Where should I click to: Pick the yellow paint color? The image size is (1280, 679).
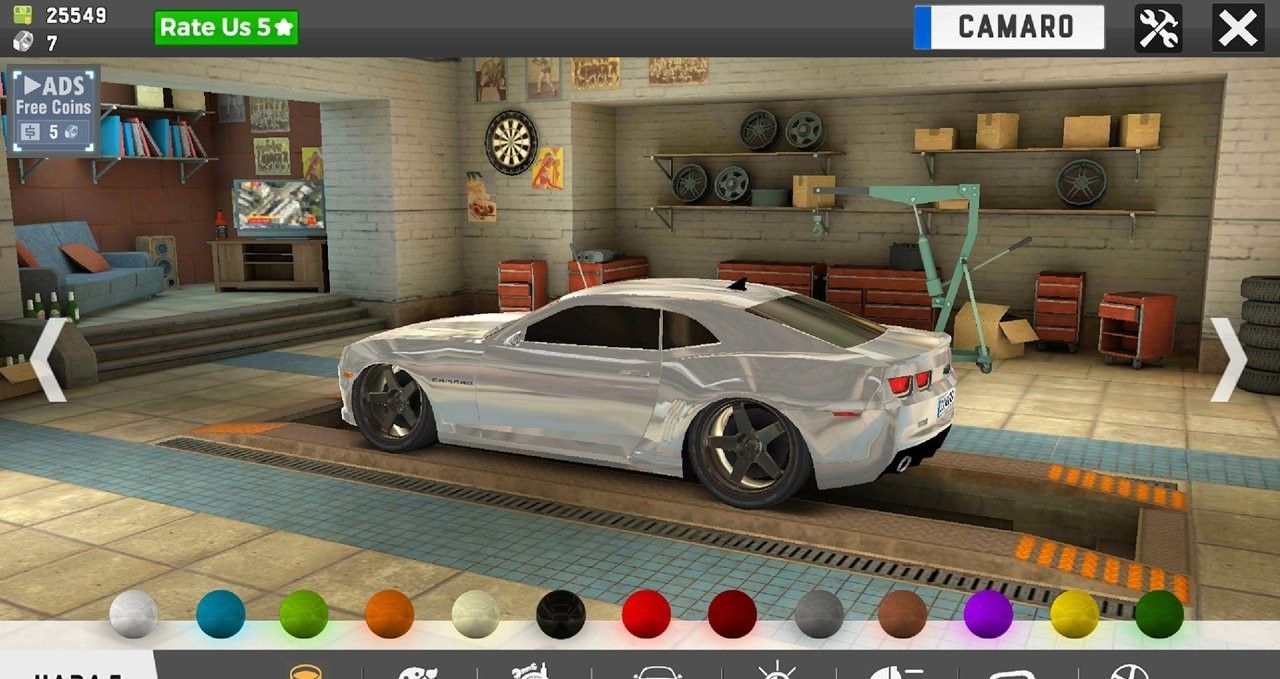click(1074, 614)
